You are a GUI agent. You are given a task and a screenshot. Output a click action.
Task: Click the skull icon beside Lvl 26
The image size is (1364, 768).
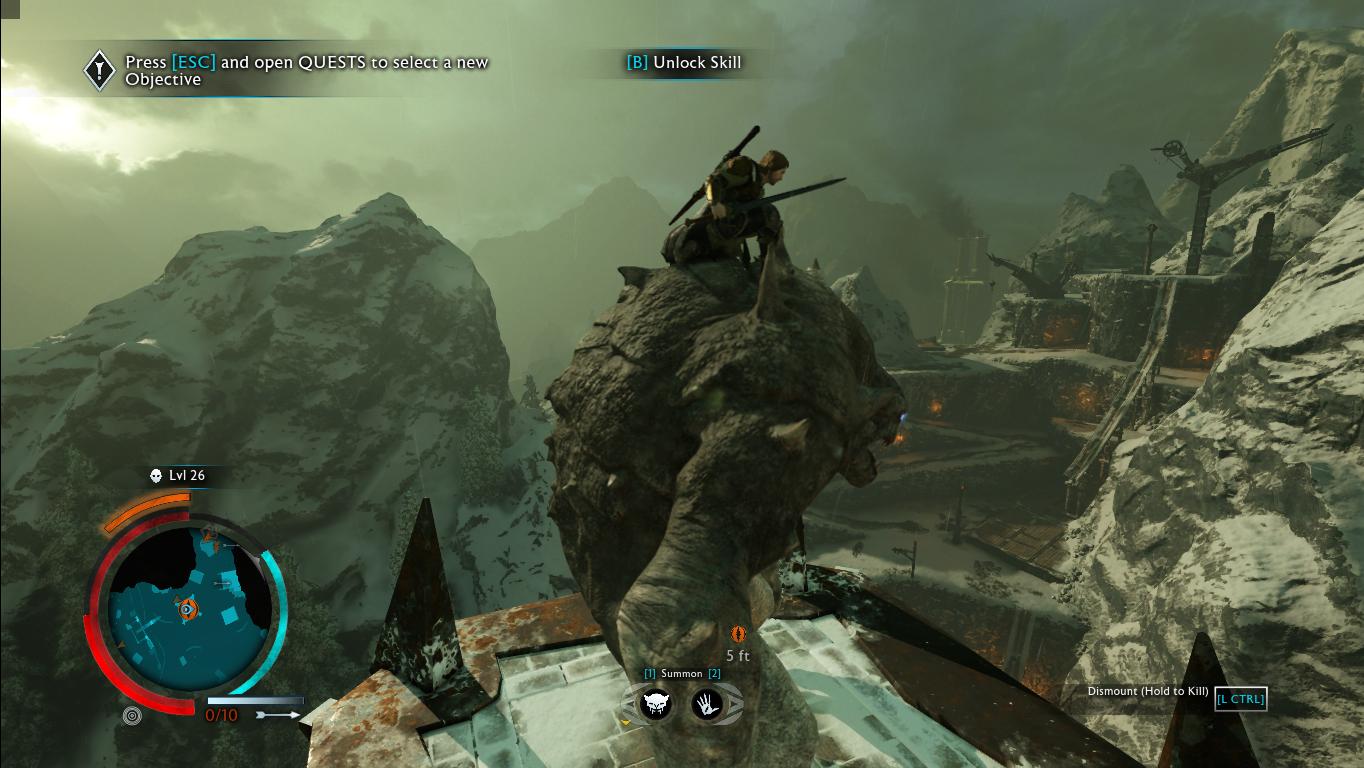155,476
